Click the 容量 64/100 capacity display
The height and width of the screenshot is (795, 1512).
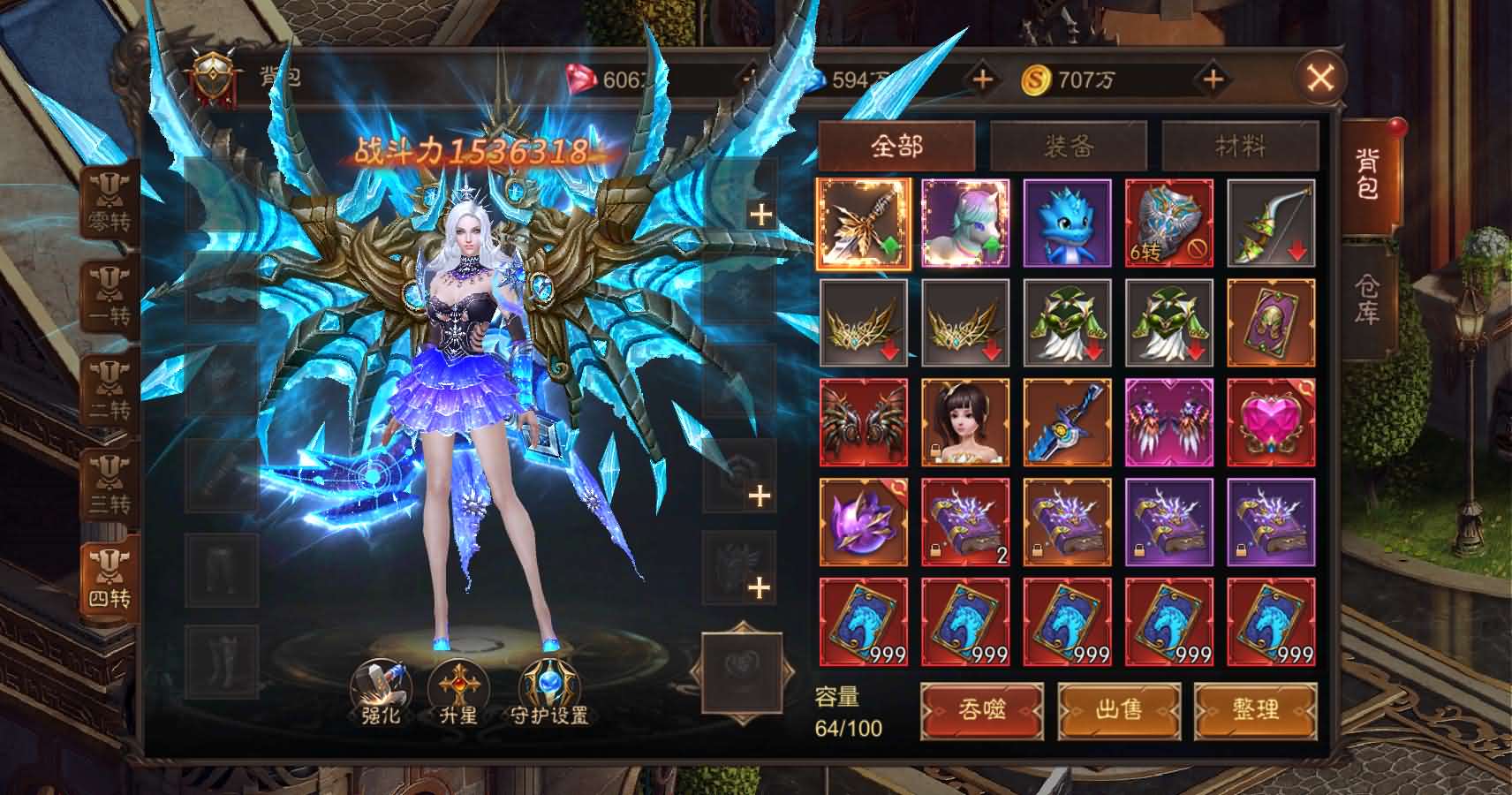pyautogui.click(x=842, y=715)
